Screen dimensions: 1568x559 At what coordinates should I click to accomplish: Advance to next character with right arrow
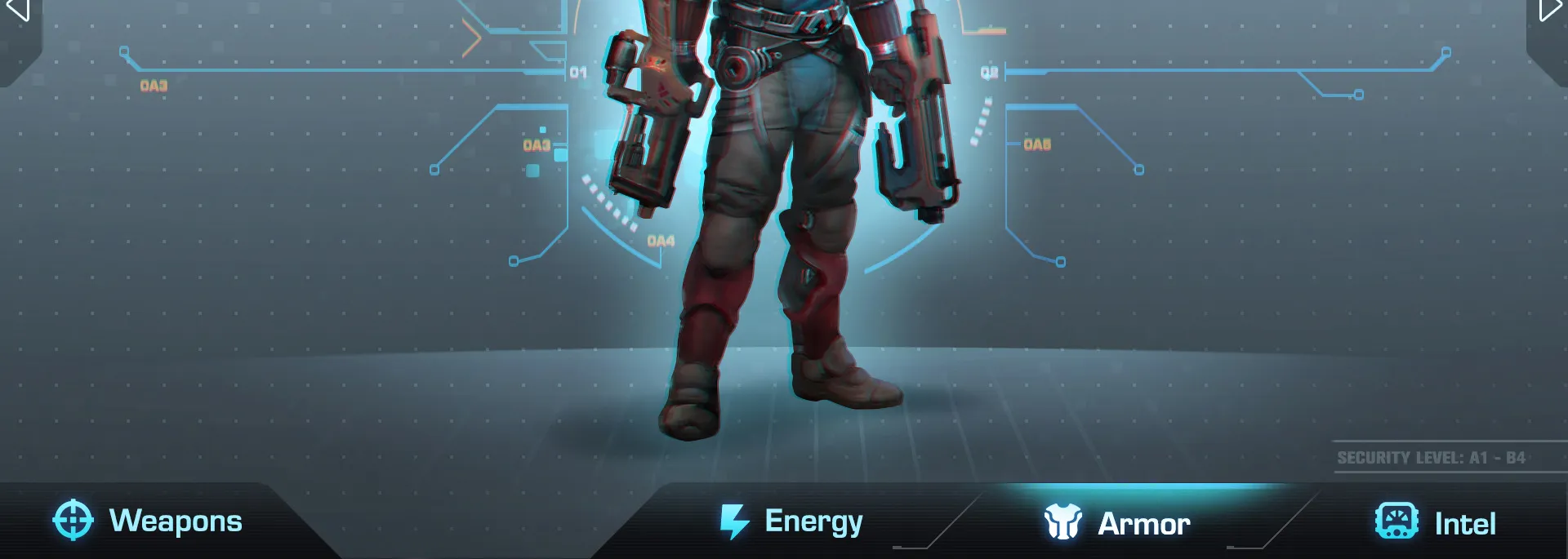1549,10
